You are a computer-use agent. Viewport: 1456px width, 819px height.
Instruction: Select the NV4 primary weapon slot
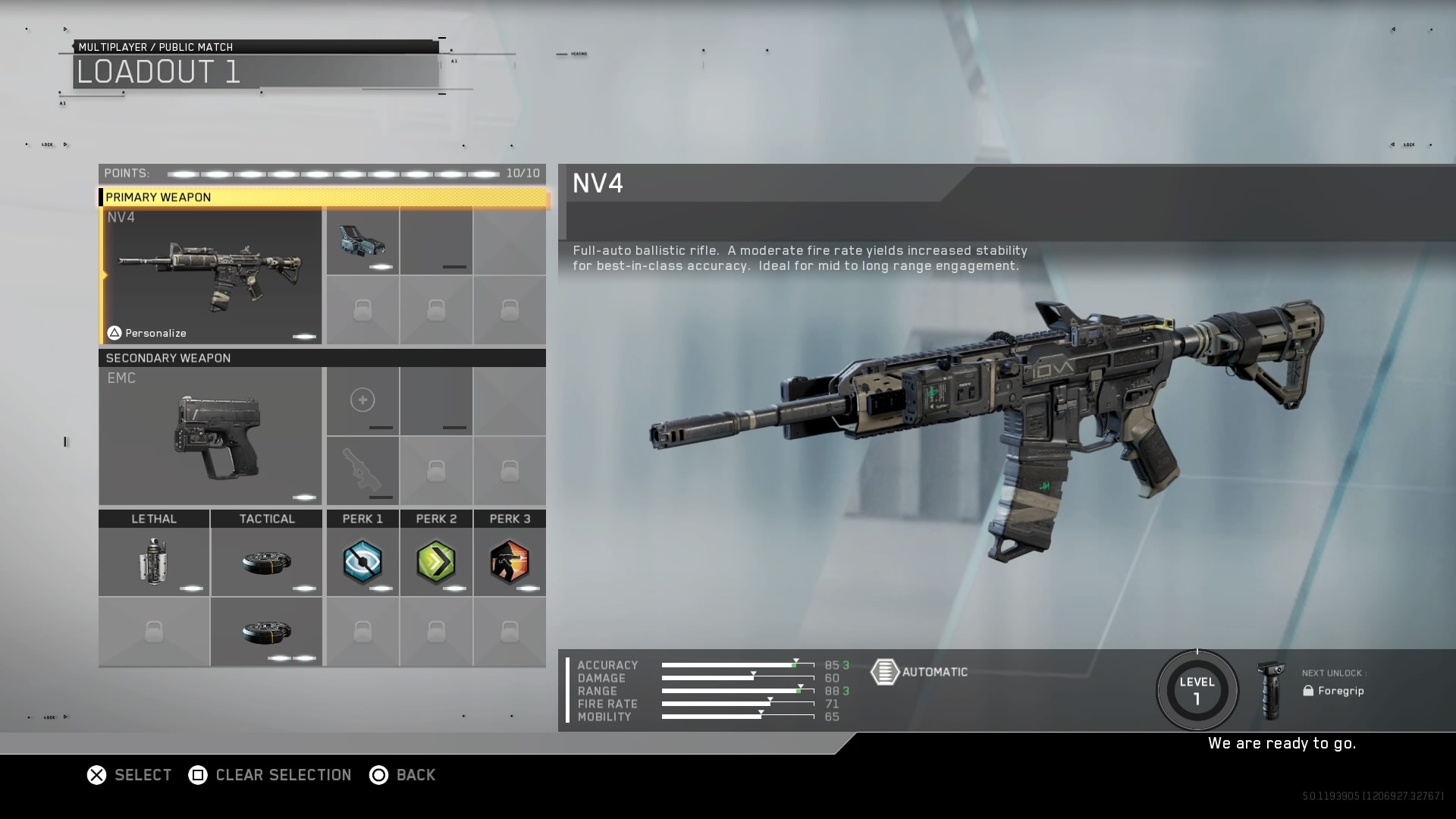(212, 276)
